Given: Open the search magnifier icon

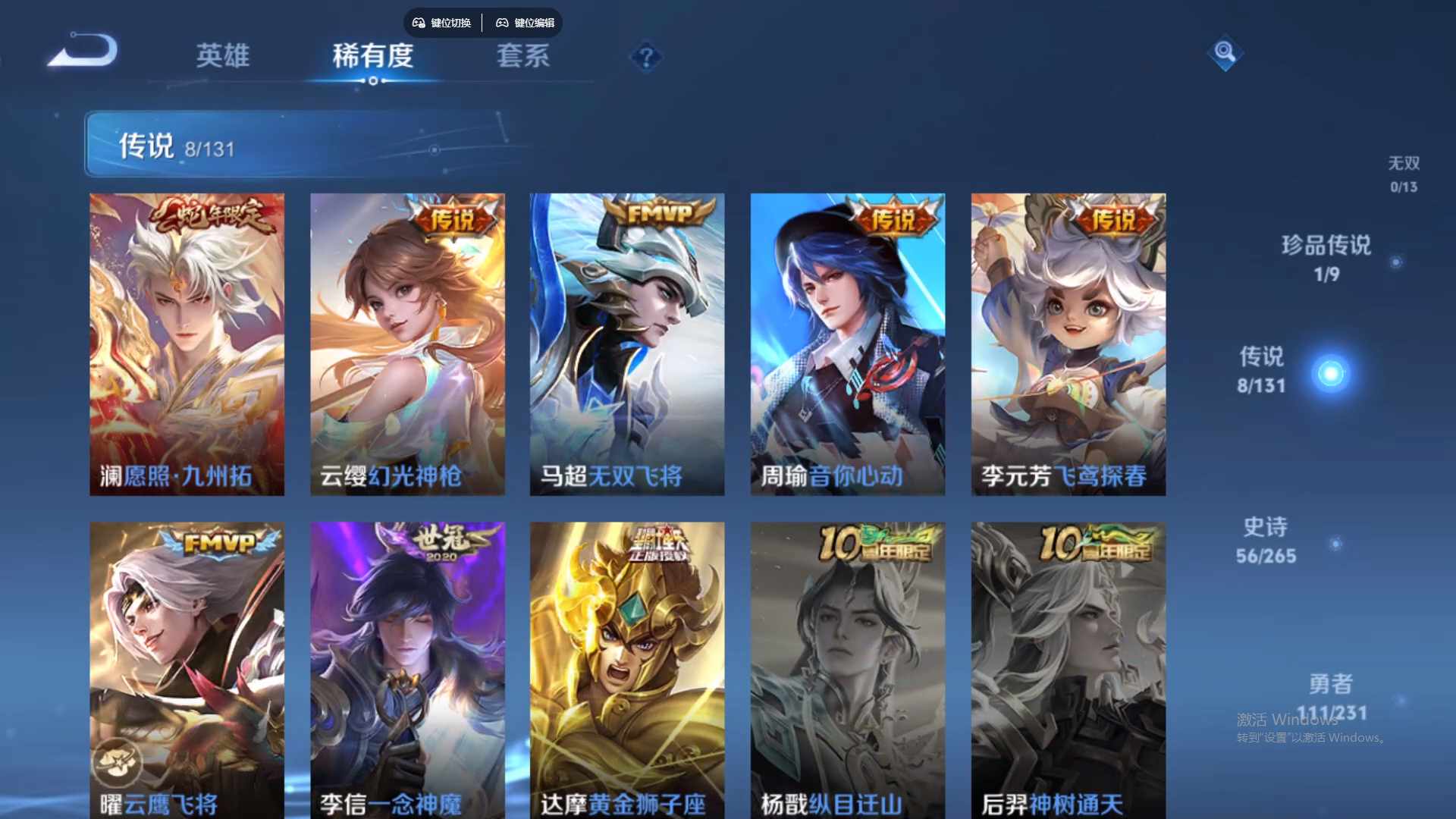Looking at the screenshot, I should 1224,54.
